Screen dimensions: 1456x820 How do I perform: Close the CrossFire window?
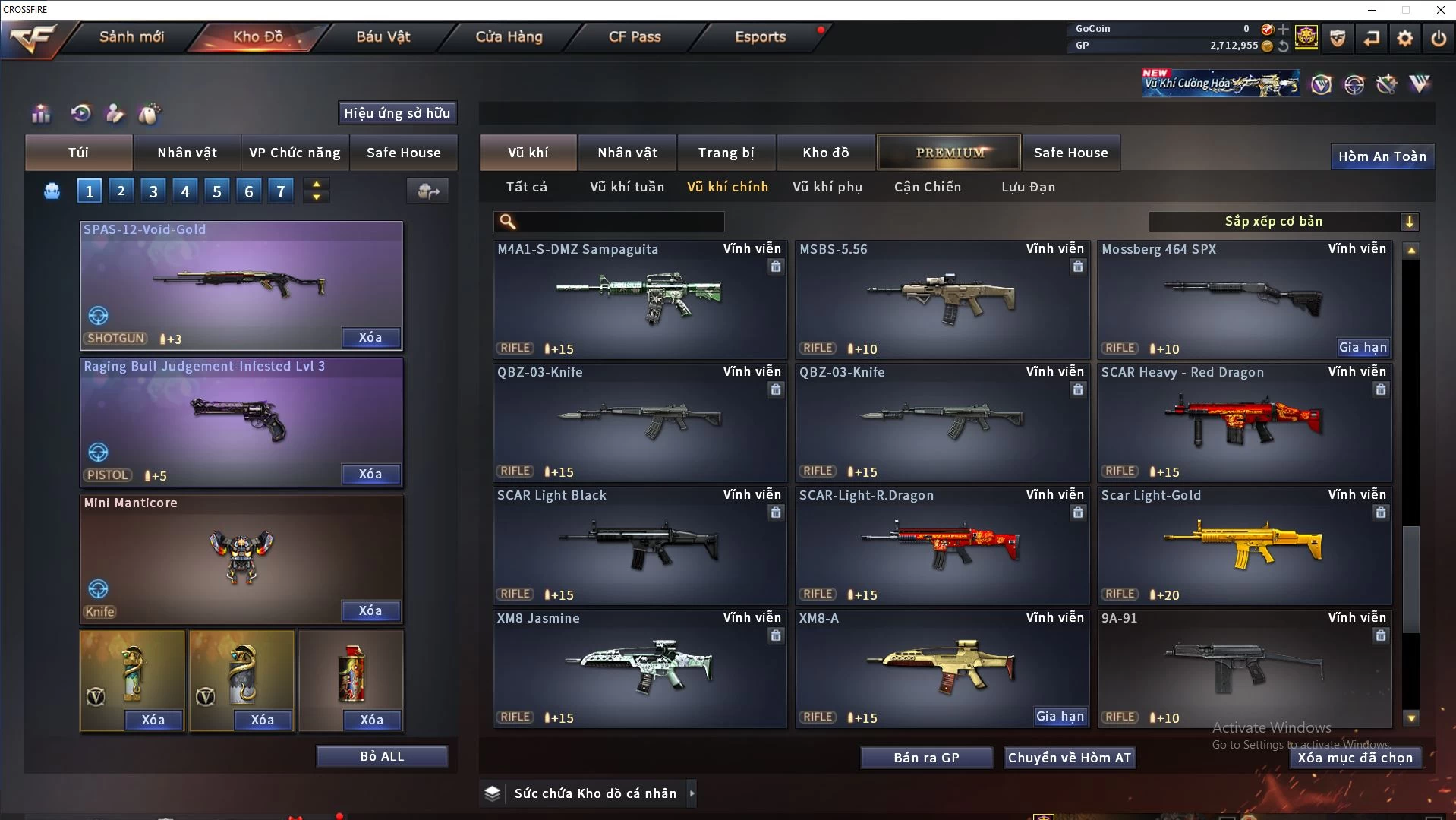[x=1440, y=10]
